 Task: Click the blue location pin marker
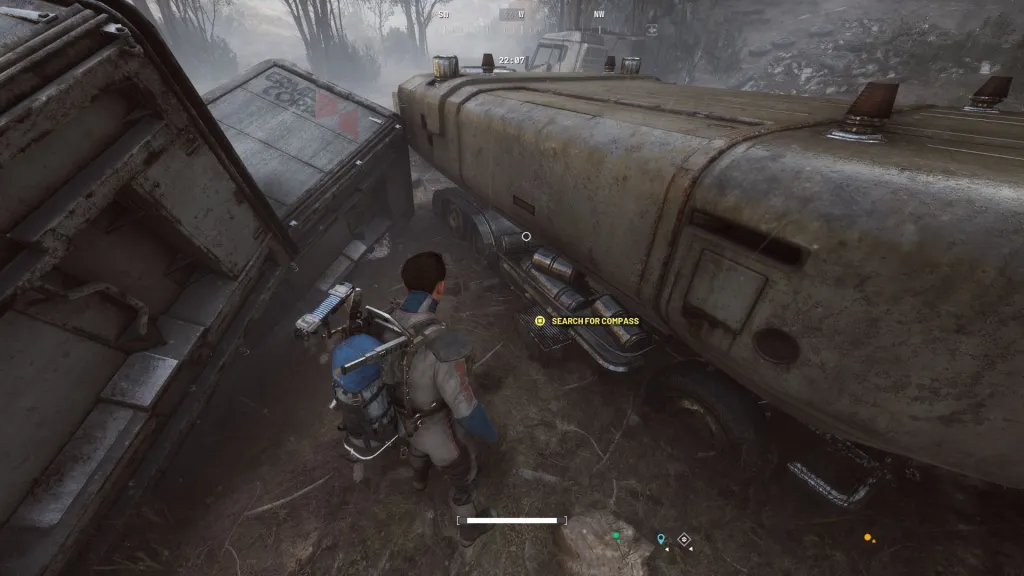661,539
